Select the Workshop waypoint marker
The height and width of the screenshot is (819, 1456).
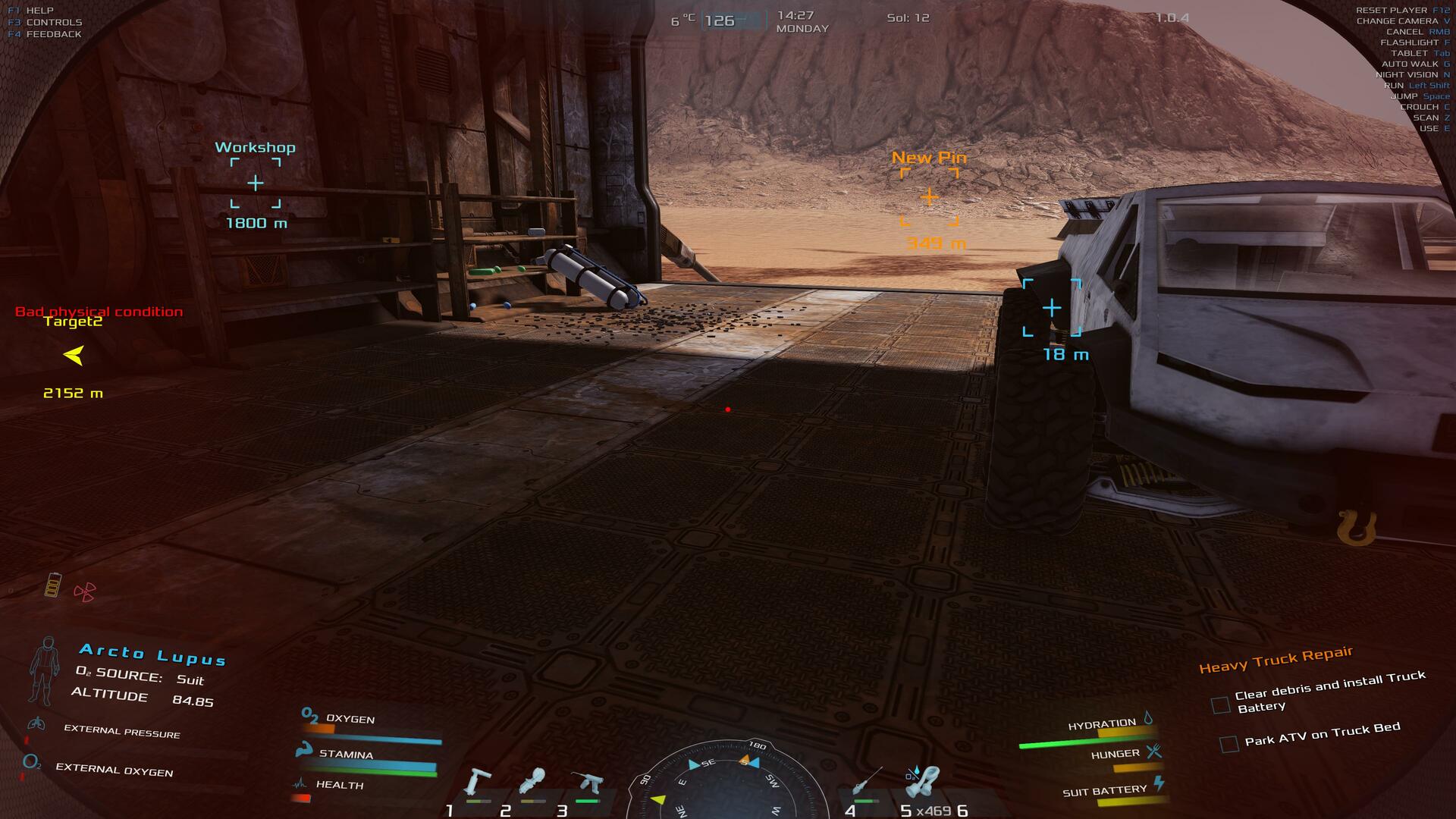256,183
